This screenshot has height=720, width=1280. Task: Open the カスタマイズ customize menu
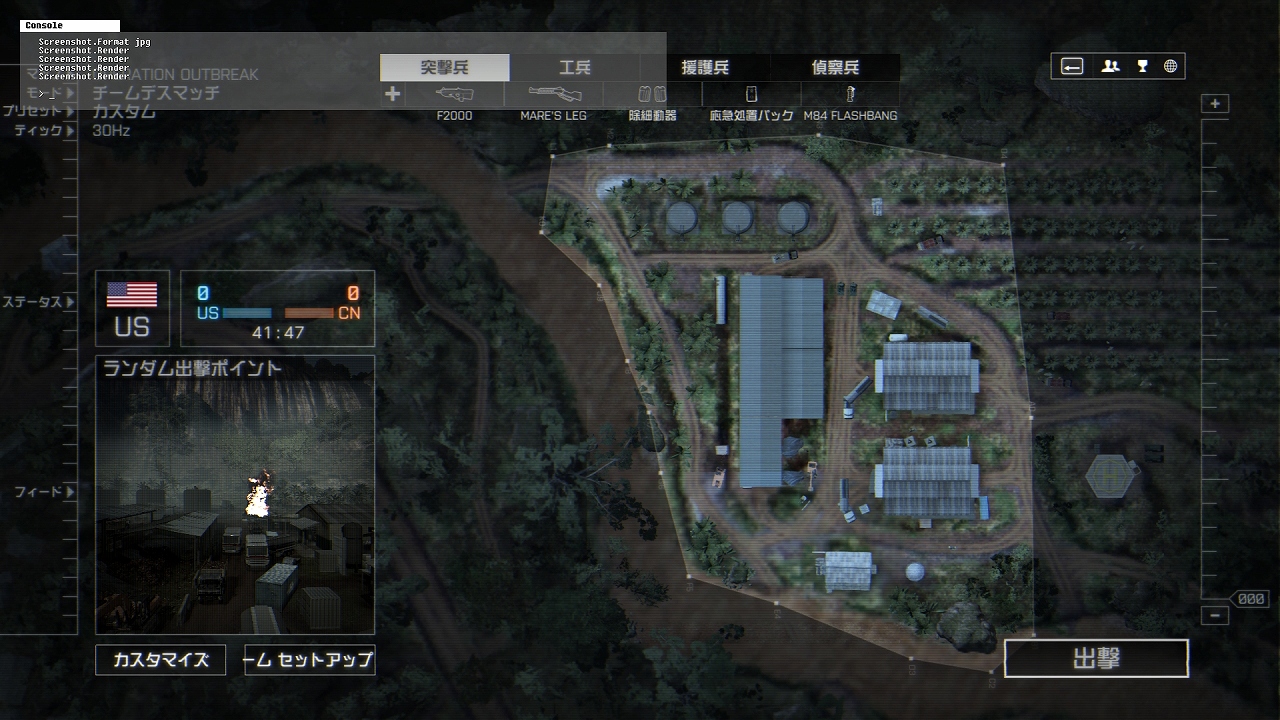[161, 660]
